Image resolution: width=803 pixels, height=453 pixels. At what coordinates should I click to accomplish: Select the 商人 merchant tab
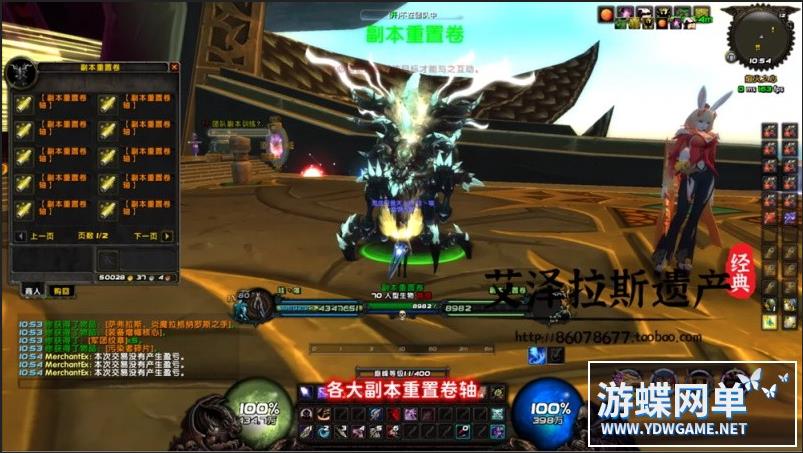(x=33, y=290)
